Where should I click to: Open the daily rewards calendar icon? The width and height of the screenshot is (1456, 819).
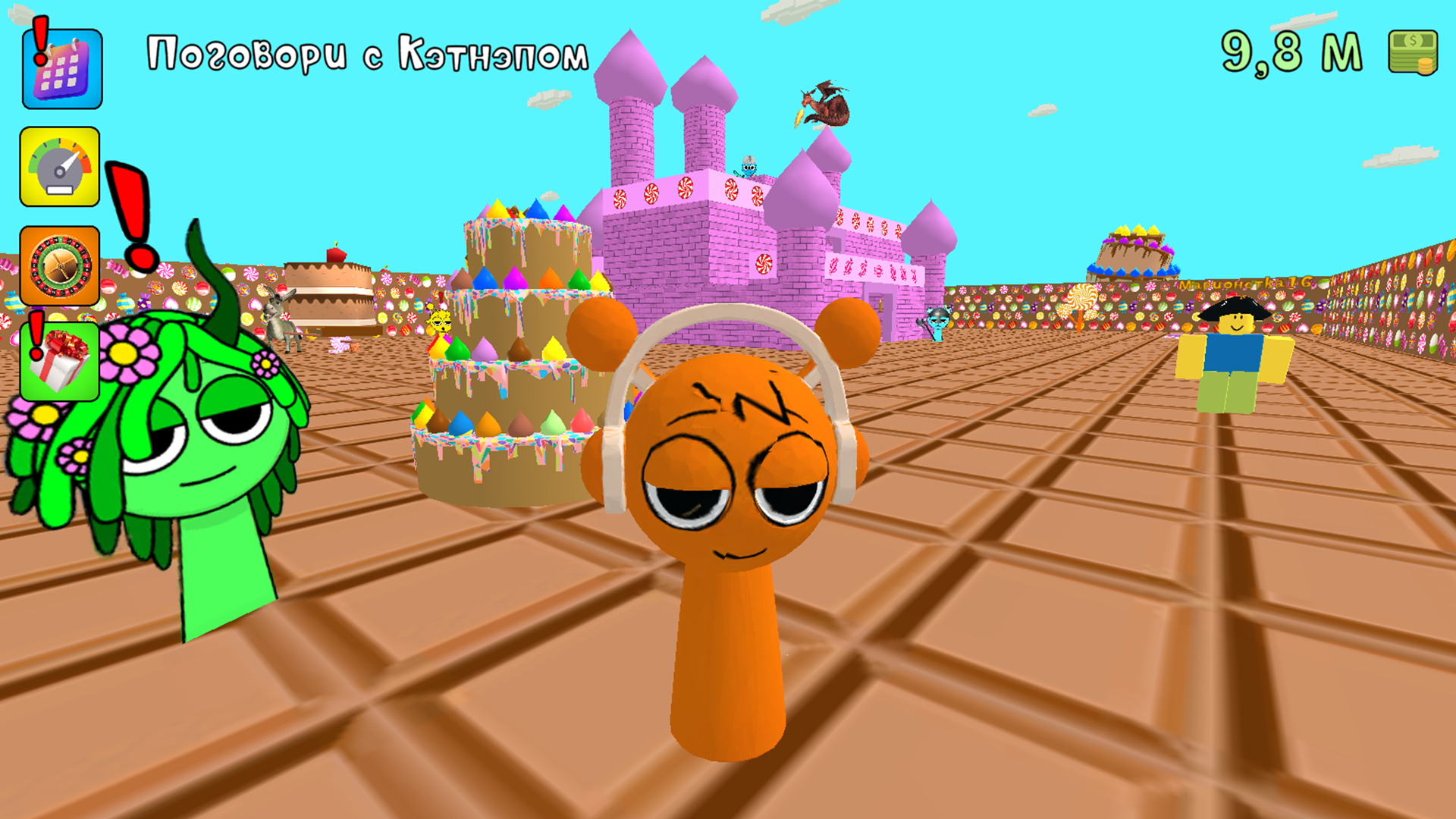click(61, 67)
